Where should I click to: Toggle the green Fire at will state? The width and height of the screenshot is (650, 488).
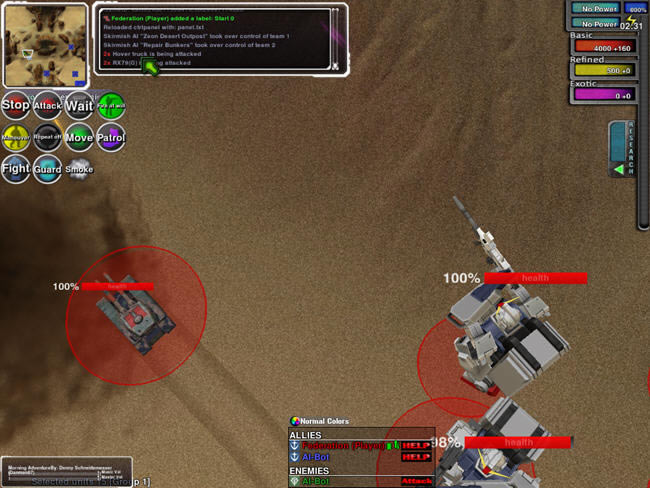pos(111,105)
